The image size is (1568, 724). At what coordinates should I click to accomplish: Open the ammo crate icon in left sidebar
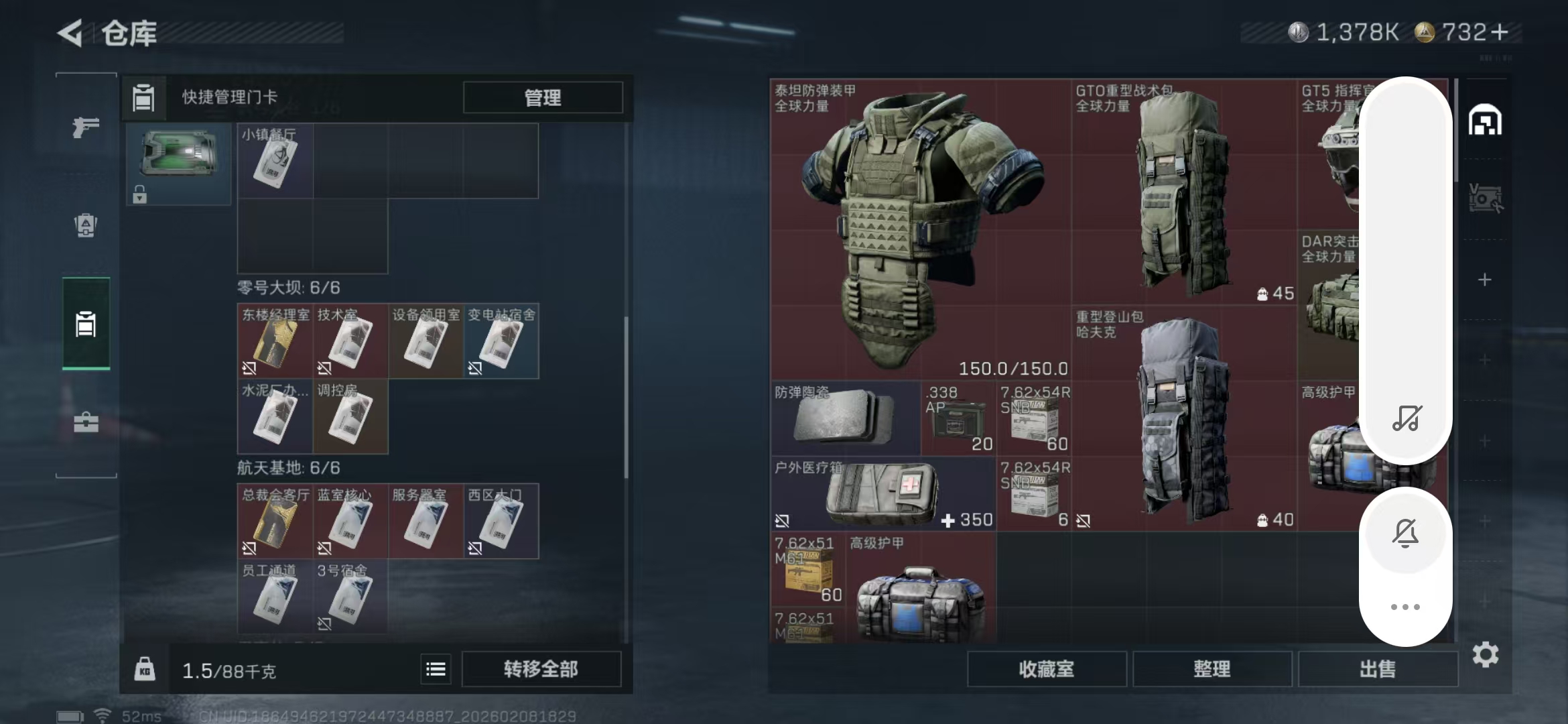click(x=84, y=227)
